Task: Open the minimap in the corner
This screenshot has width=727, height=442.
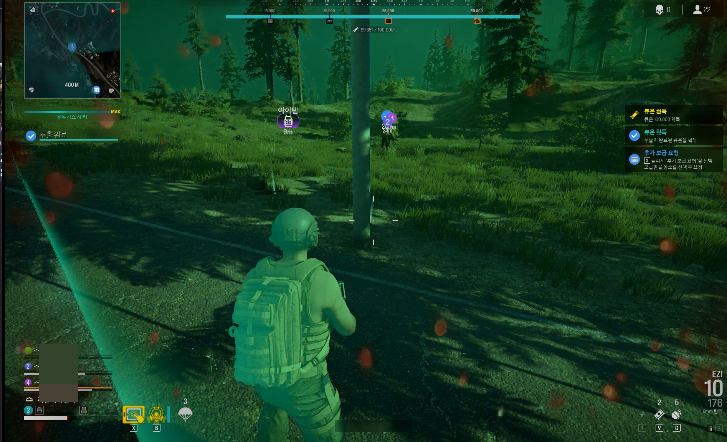Action: [72, 50]
